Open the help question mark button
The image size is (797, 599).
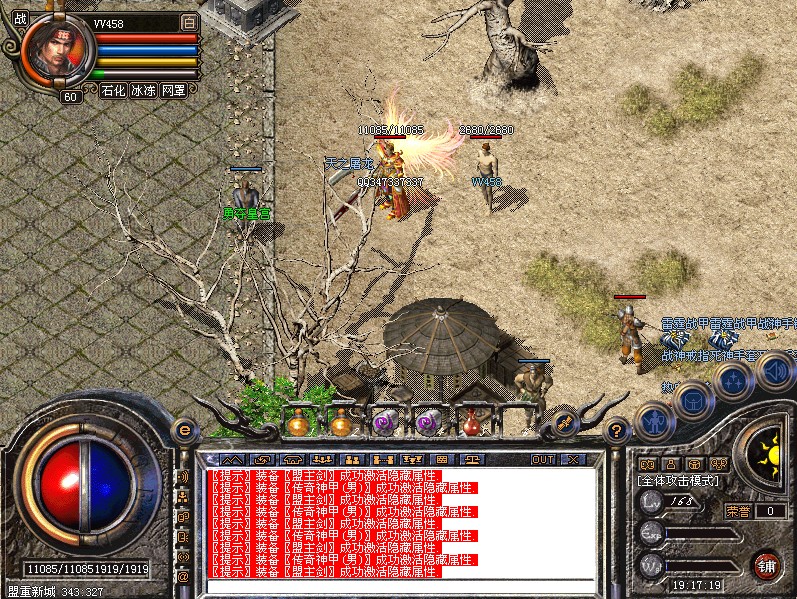(618, 431)
